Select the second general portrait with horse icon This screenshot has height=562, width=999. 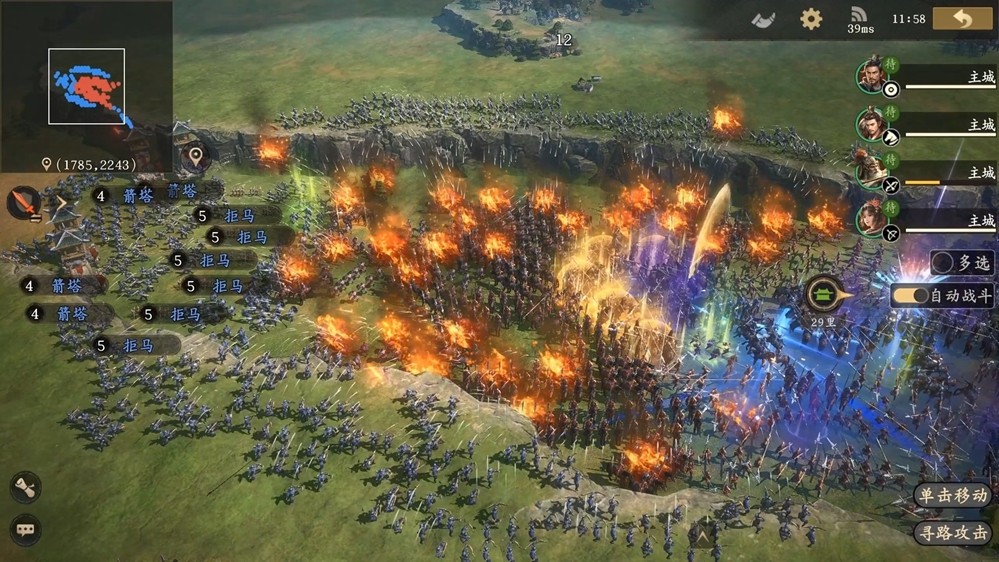[875, 125]
